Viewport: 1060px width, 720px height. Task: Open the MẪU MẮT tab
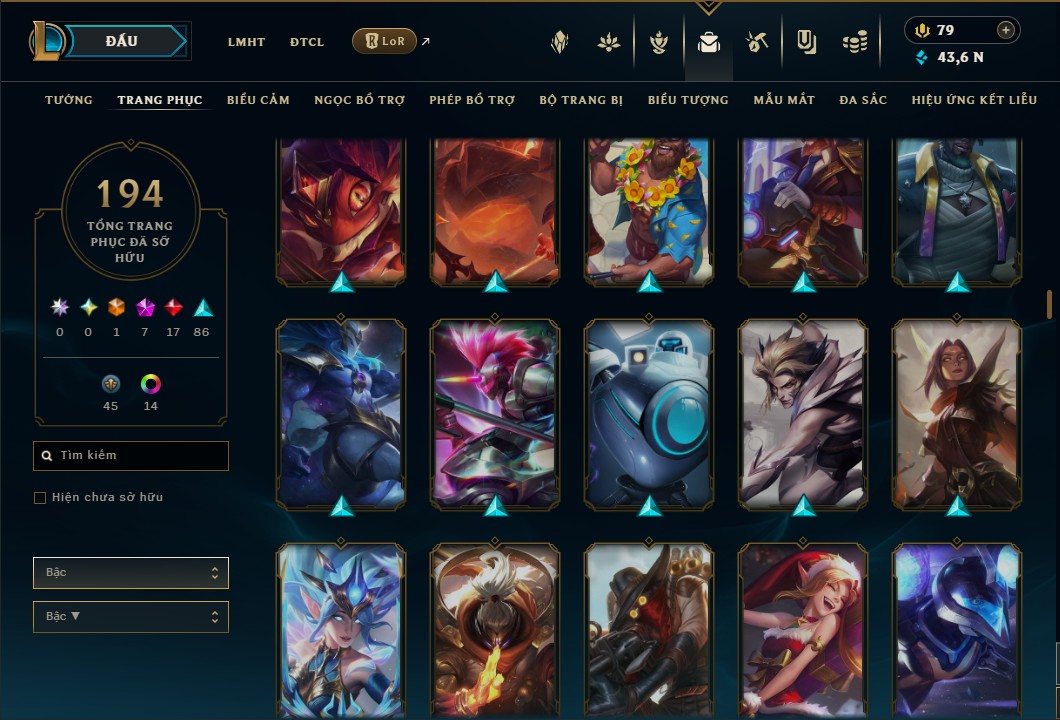pos(784,100)
